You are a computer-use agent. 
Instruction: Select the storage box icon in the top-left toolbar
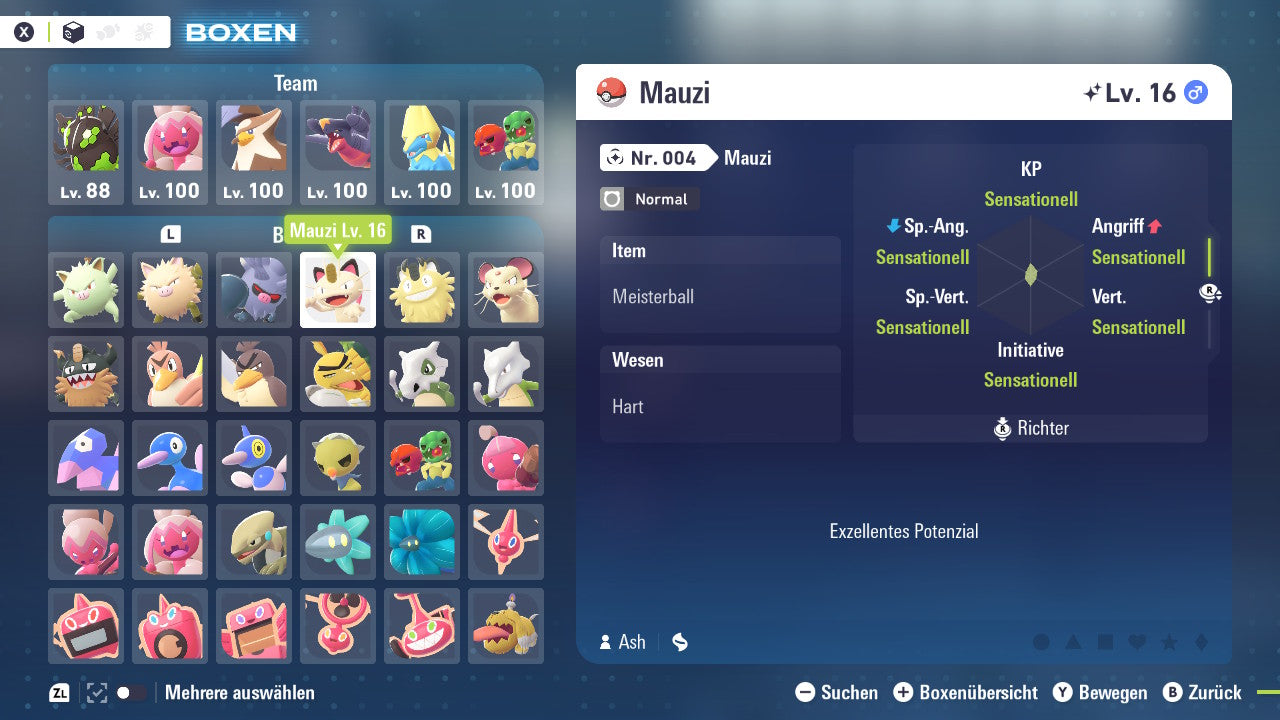click(x=73, y=31)
